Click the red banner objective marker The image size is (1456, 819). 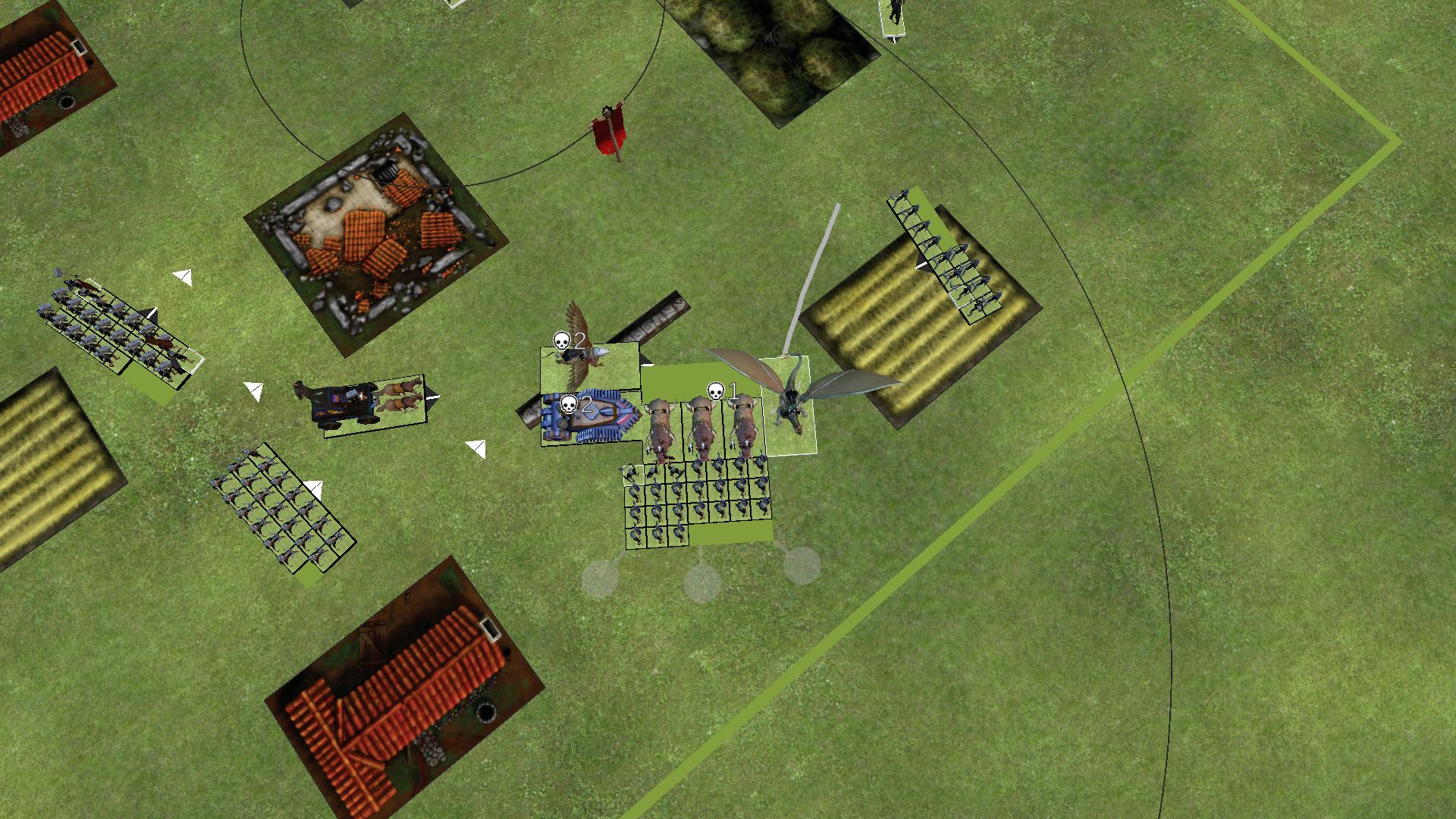tap(610, 134)
